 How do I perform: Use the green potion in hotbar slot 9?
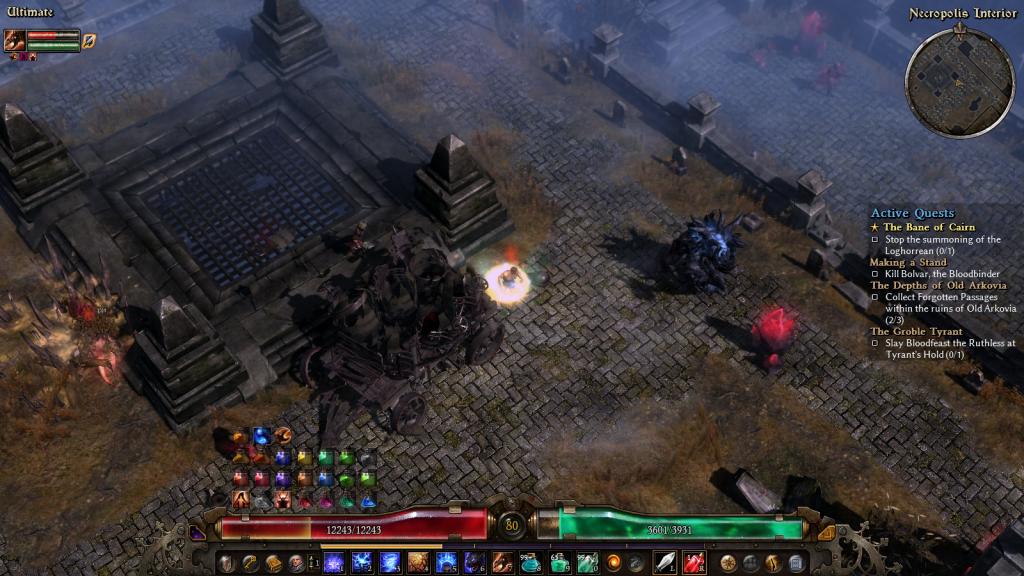[558, 562]
